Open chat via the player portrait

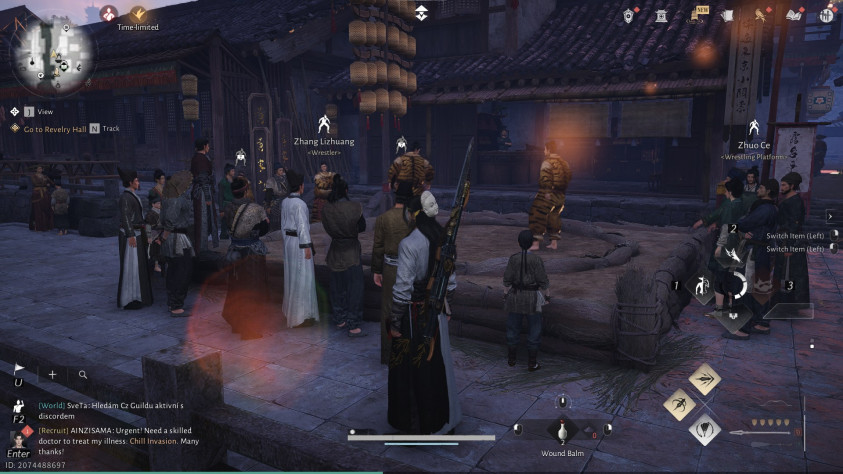point(17,437)
